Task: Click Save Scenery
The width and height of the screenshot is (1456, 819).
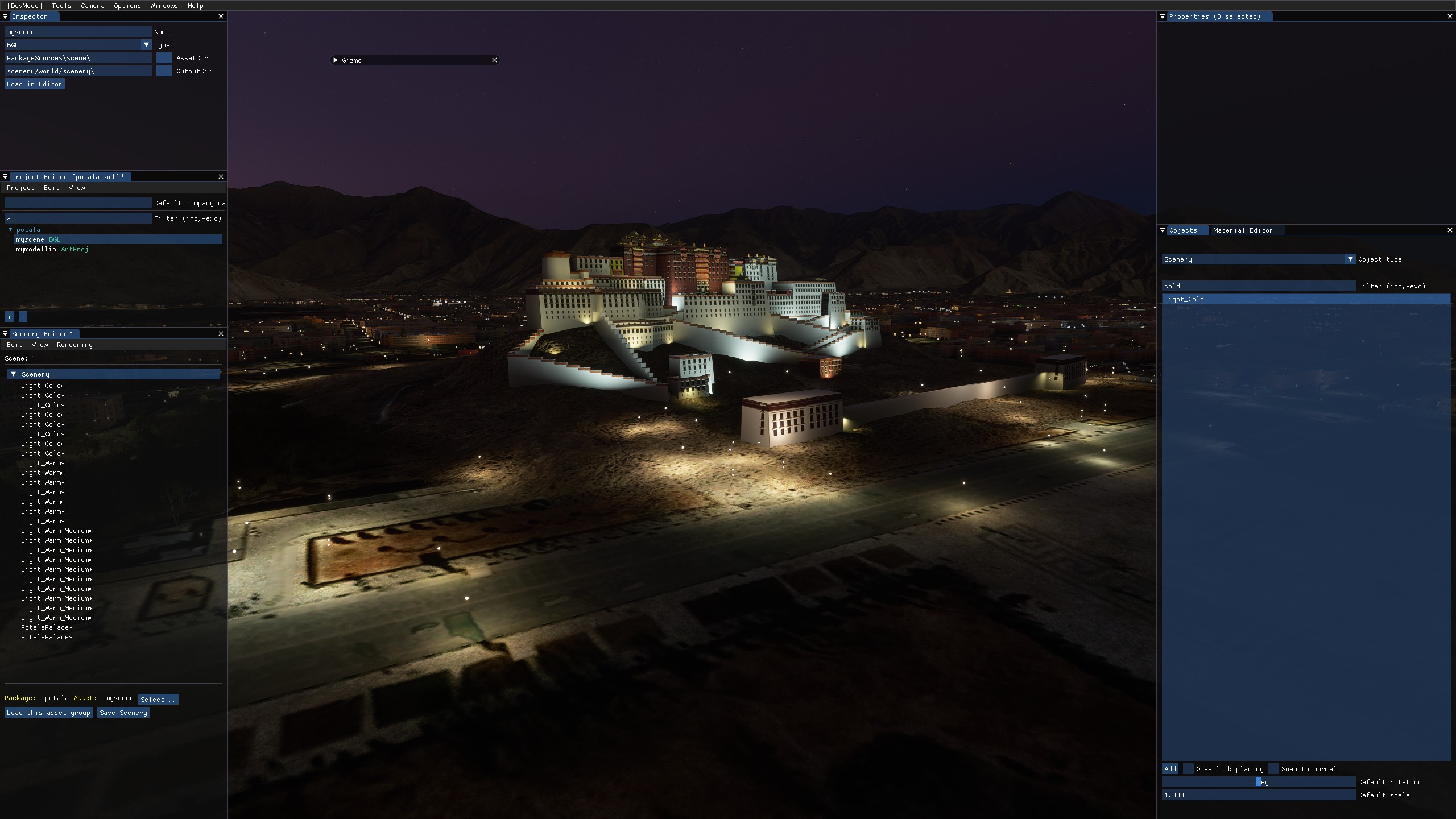Action: 123,713
